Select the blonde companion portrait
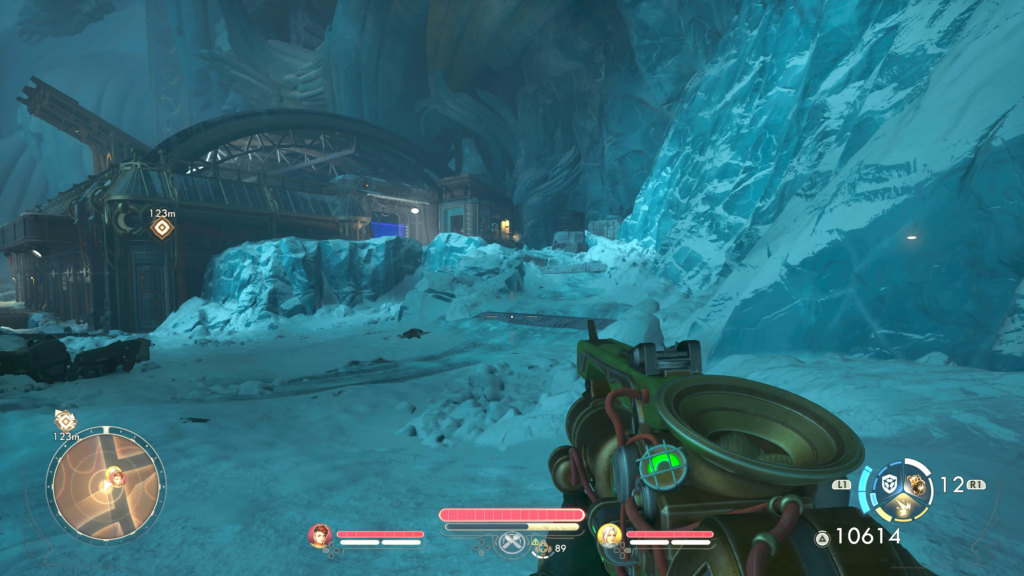This screenshot has width=1024, height=576. point(609,536)
